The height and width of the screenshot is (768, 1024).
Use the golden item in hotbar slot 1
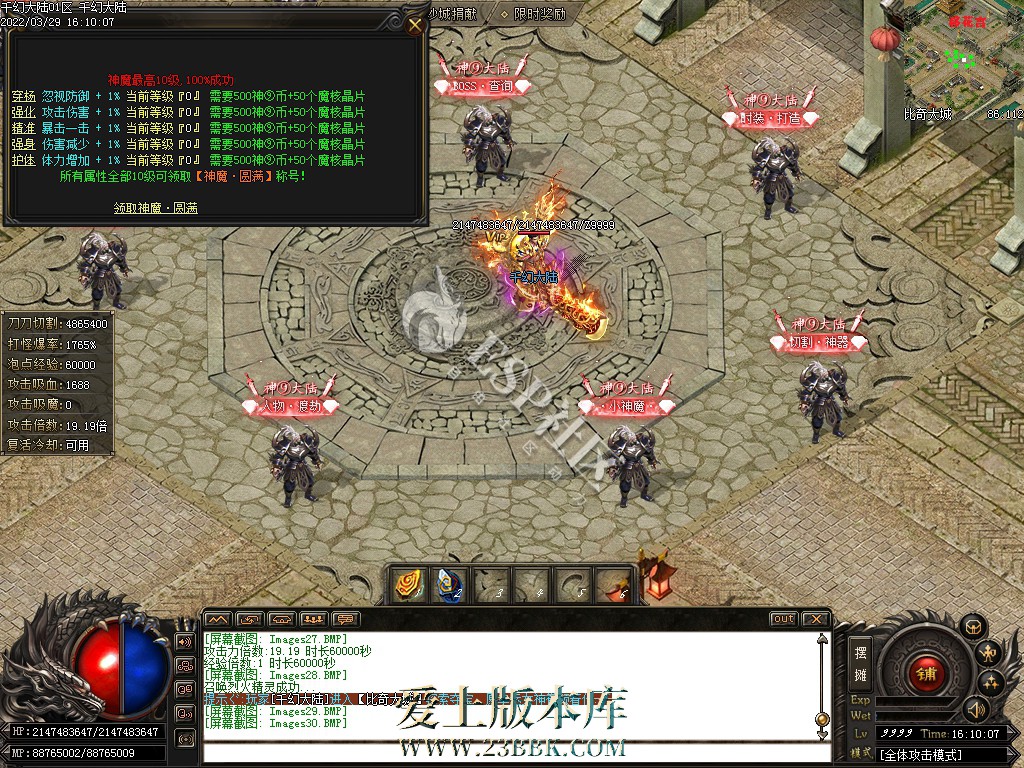(x=407, y=585)
